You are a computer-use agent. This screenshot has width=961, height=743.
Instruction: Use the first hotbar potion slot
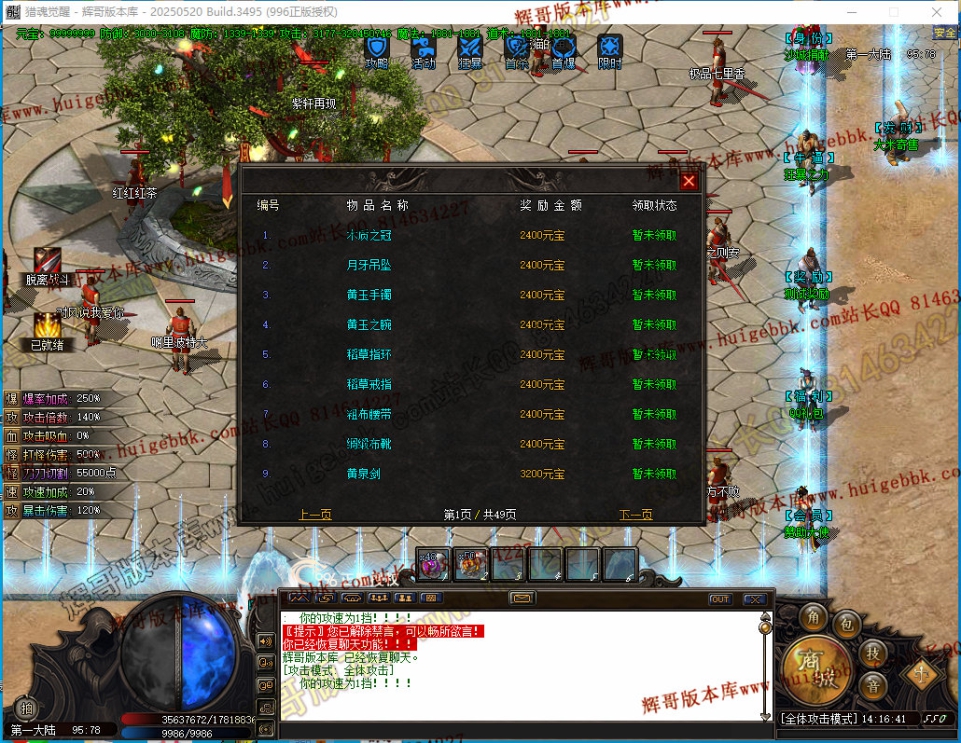click(x=432, y=564)
